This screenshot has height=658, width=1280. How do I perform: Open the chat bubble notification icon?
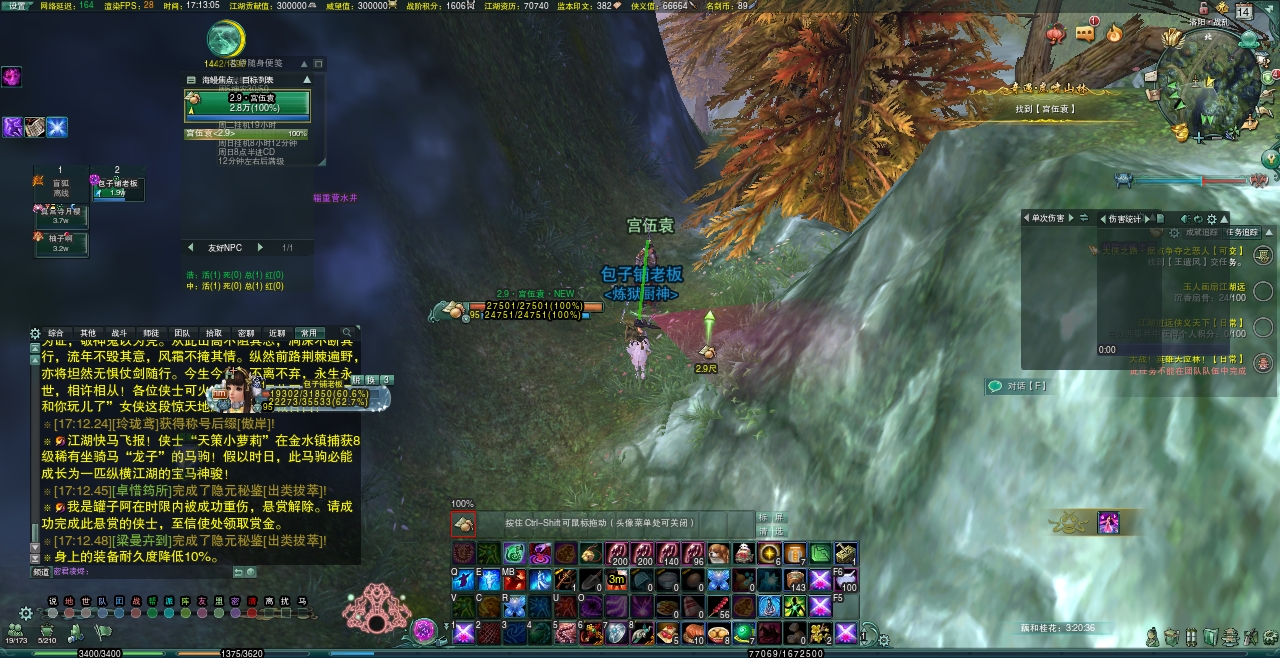click(1085, 33)
